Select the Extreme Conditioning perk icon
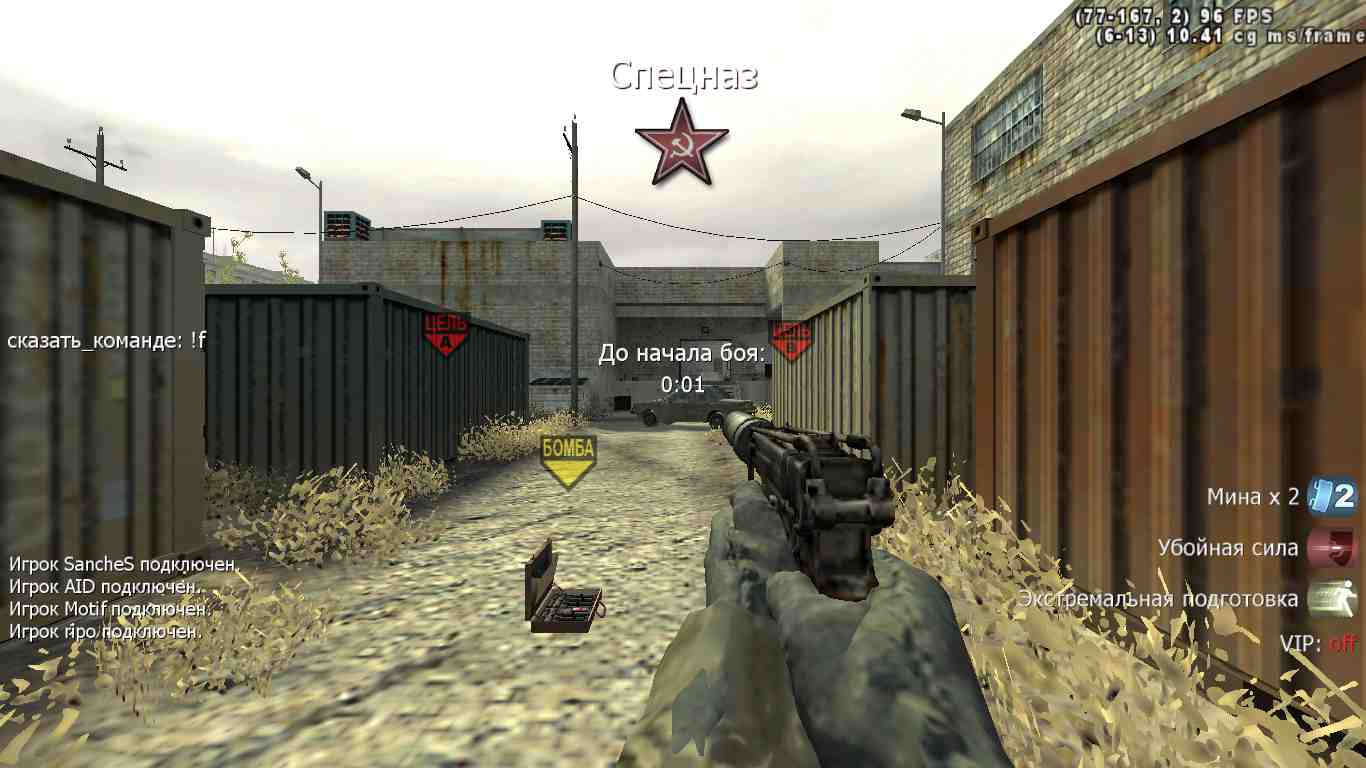Viewport: 1366px width, 768px height. coord(1332,599)
